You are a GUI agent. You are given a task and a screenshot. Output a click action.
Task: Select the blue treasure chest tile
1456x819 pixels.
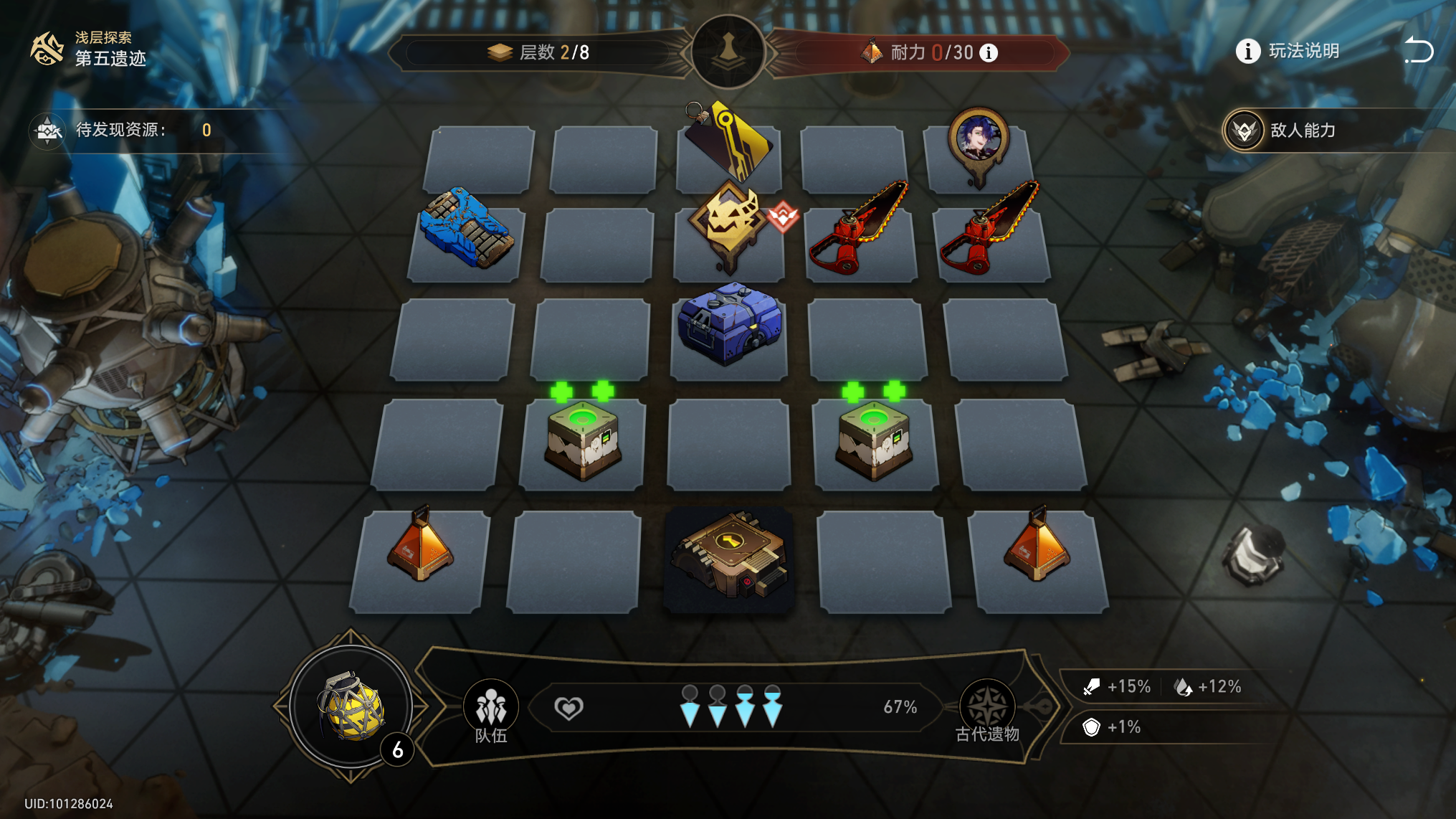(x=730, y=326)
